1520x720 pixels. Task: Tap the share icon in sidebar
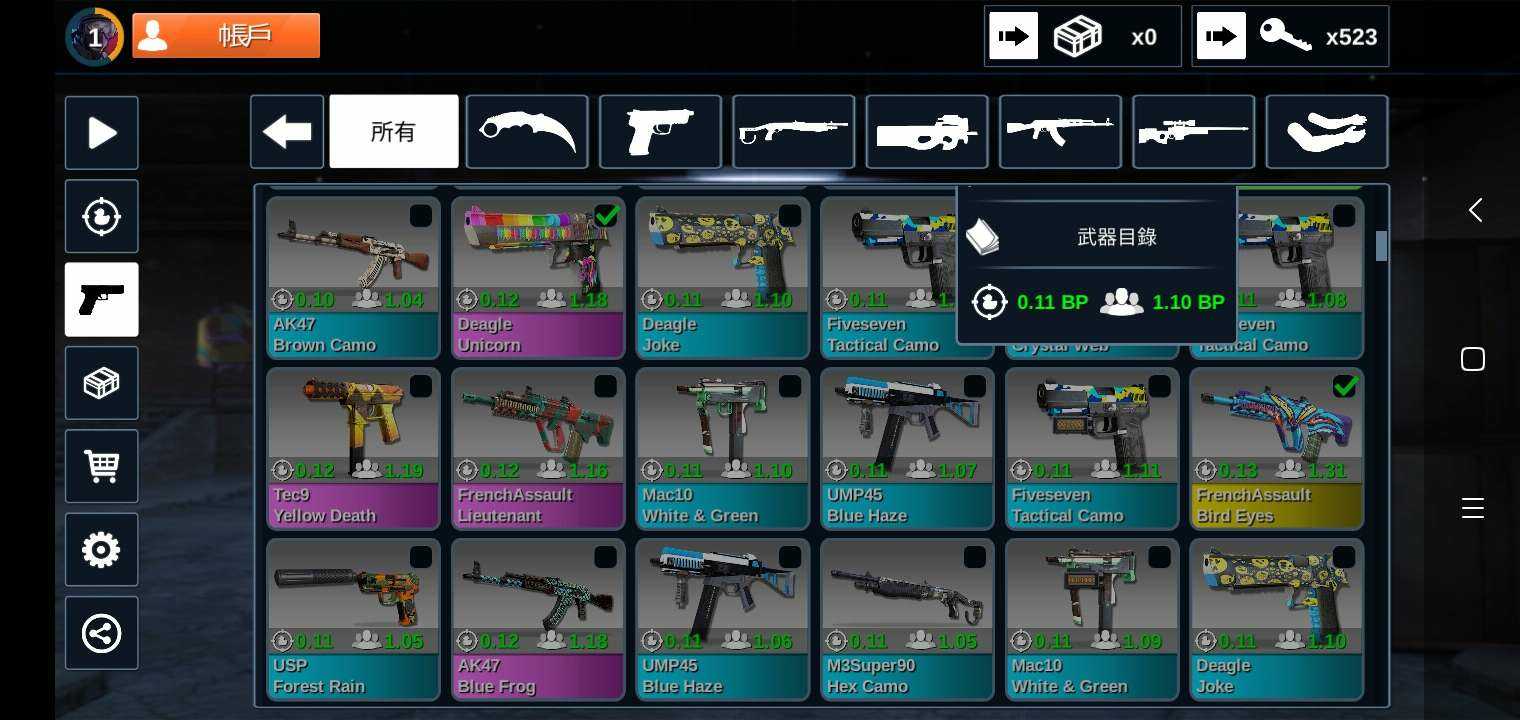tap(102, 633)
